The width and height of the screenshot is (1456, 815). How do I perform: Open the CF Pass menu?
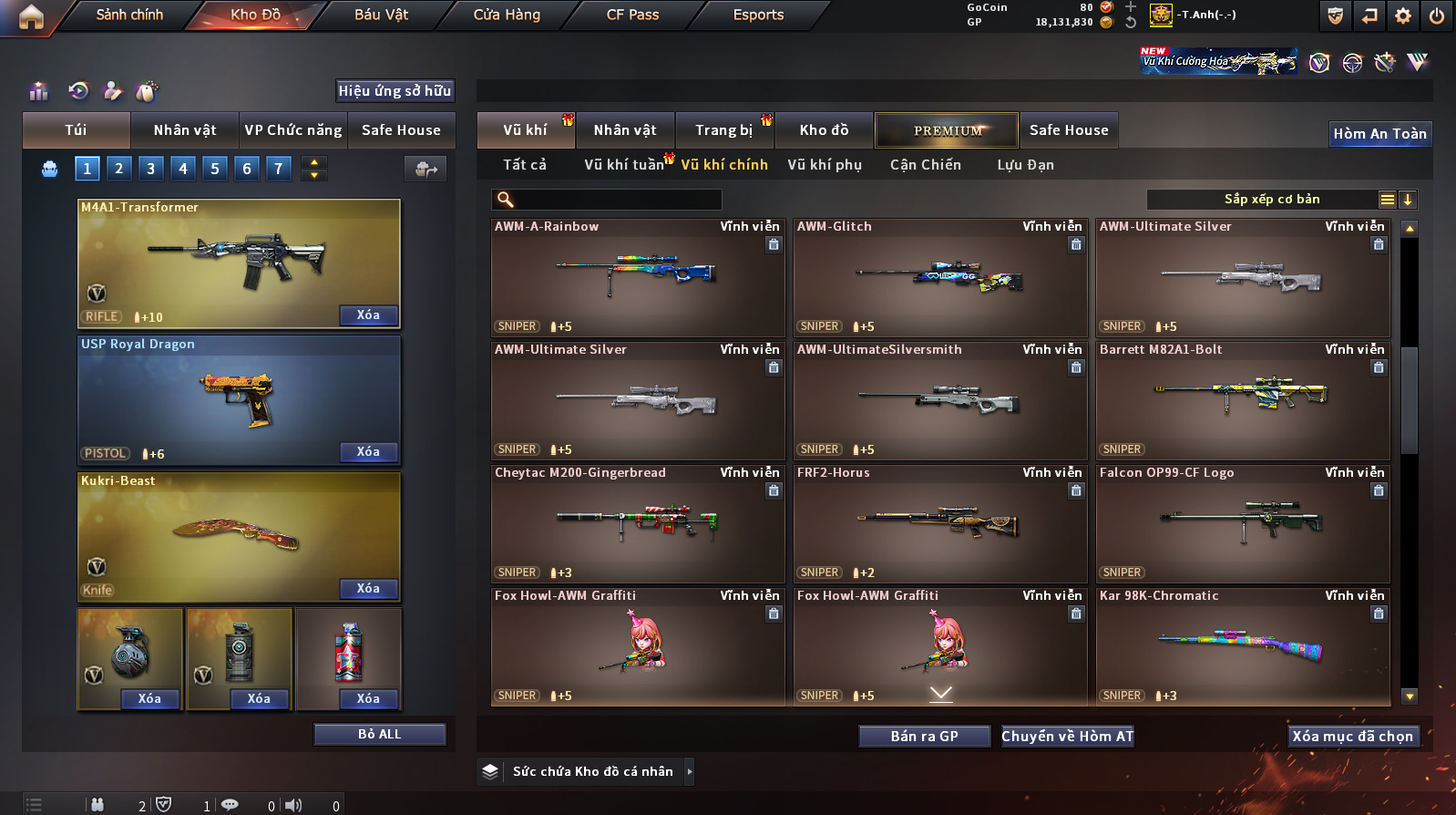point(632,15)
